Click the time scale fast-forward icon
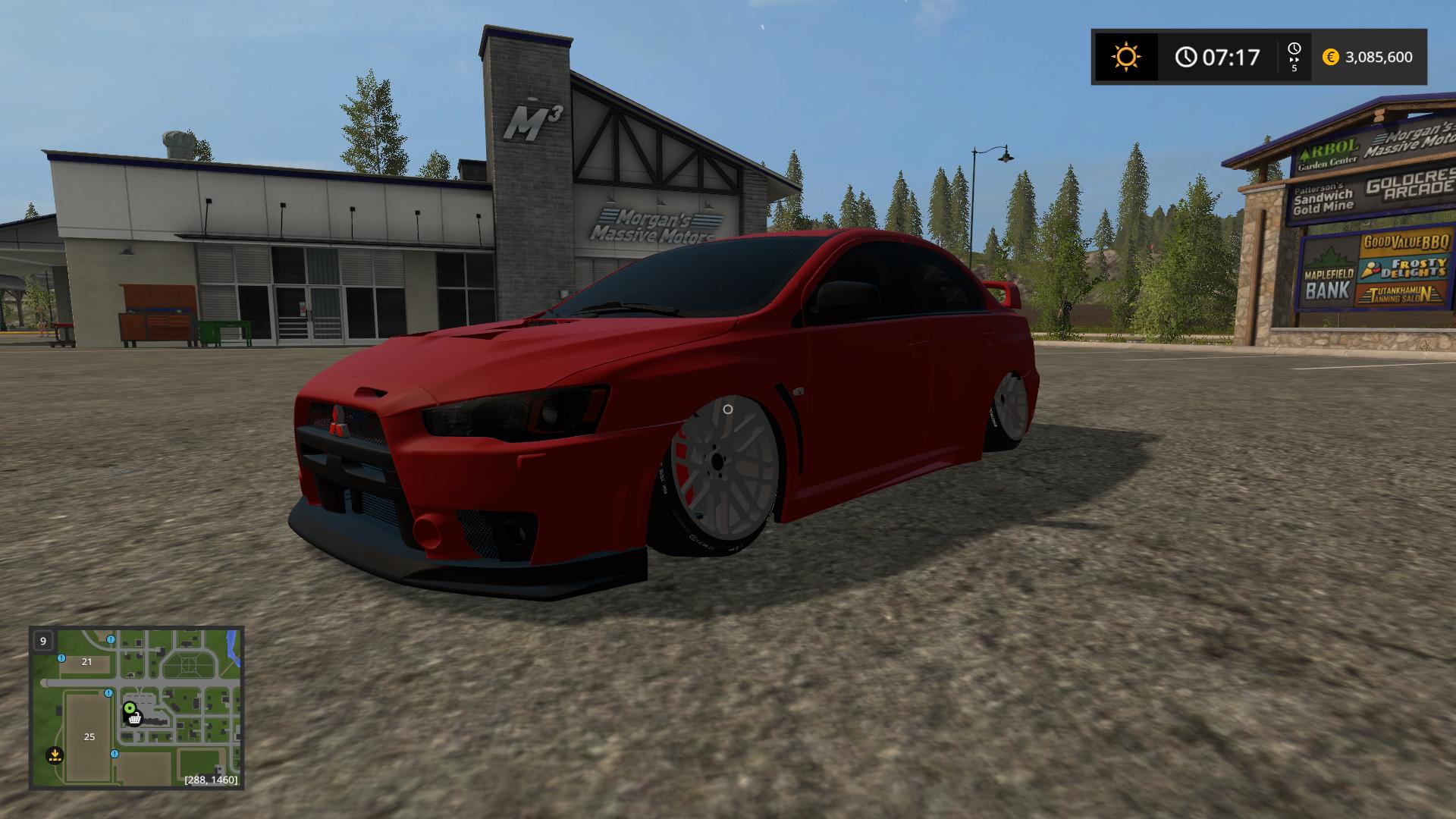The width and height of the screenshot is (1456, 819). pos(1294,57)
